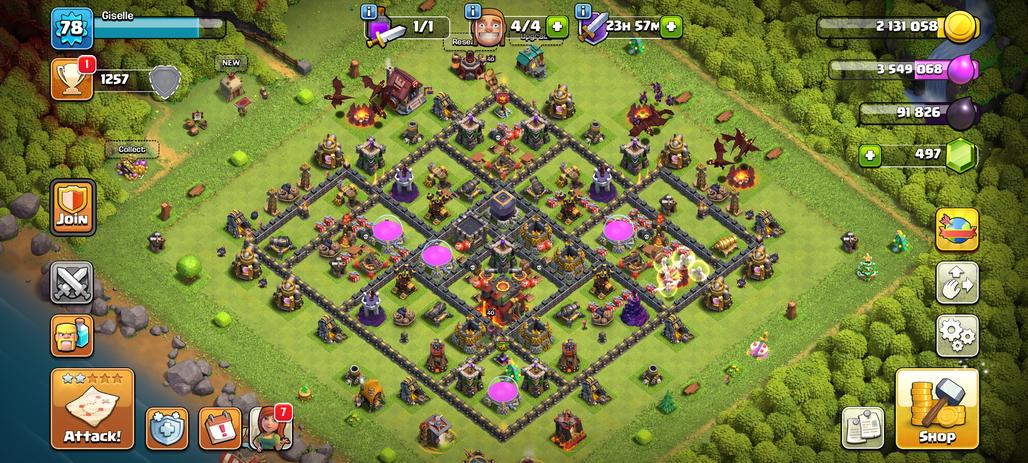Open the pinned notes button beside Shop
Viewport: 1028px width, 463px height.
point(862,427)
